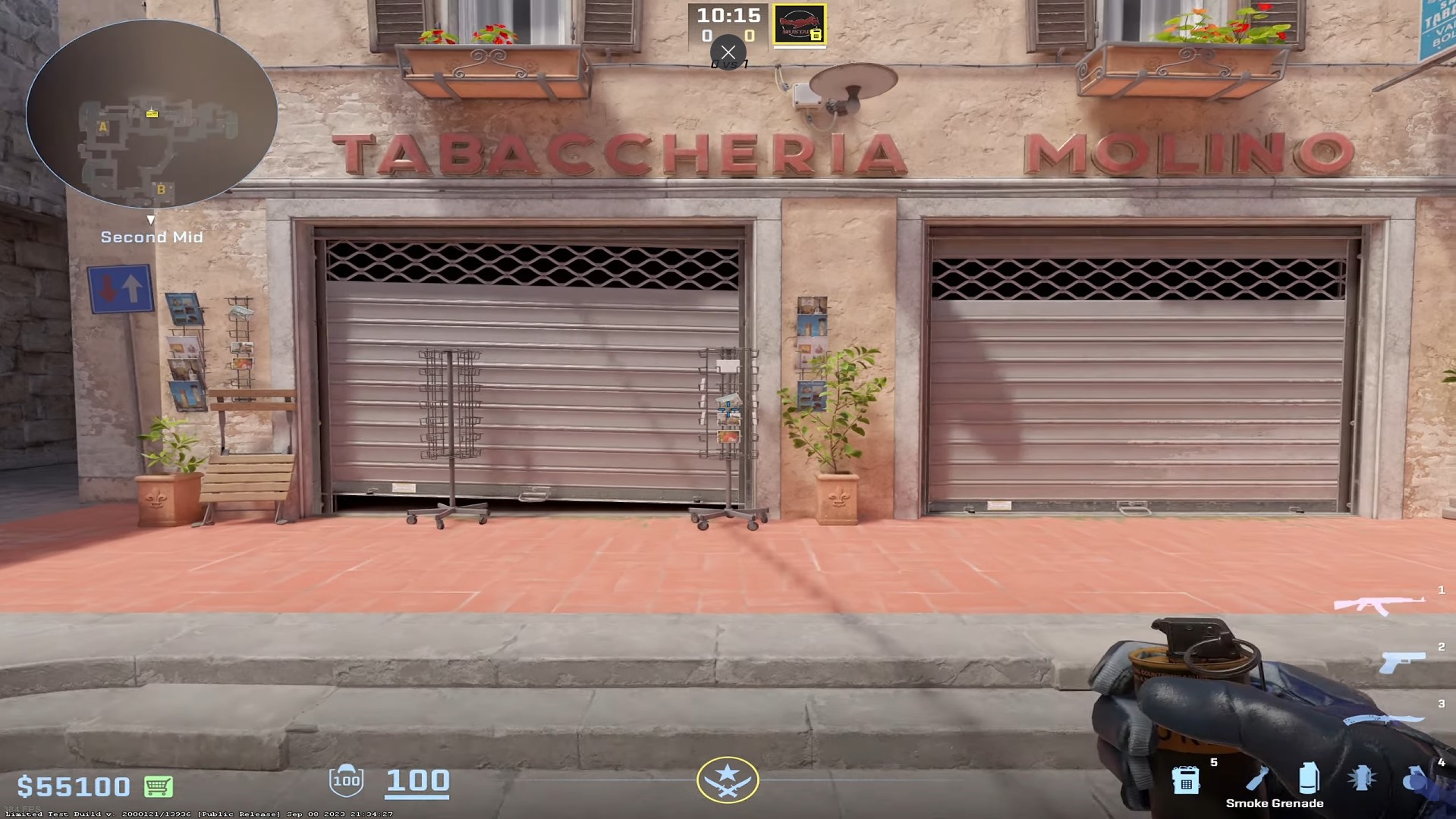Click the 0 vs 1 spectator counter

tap(728, 64)
